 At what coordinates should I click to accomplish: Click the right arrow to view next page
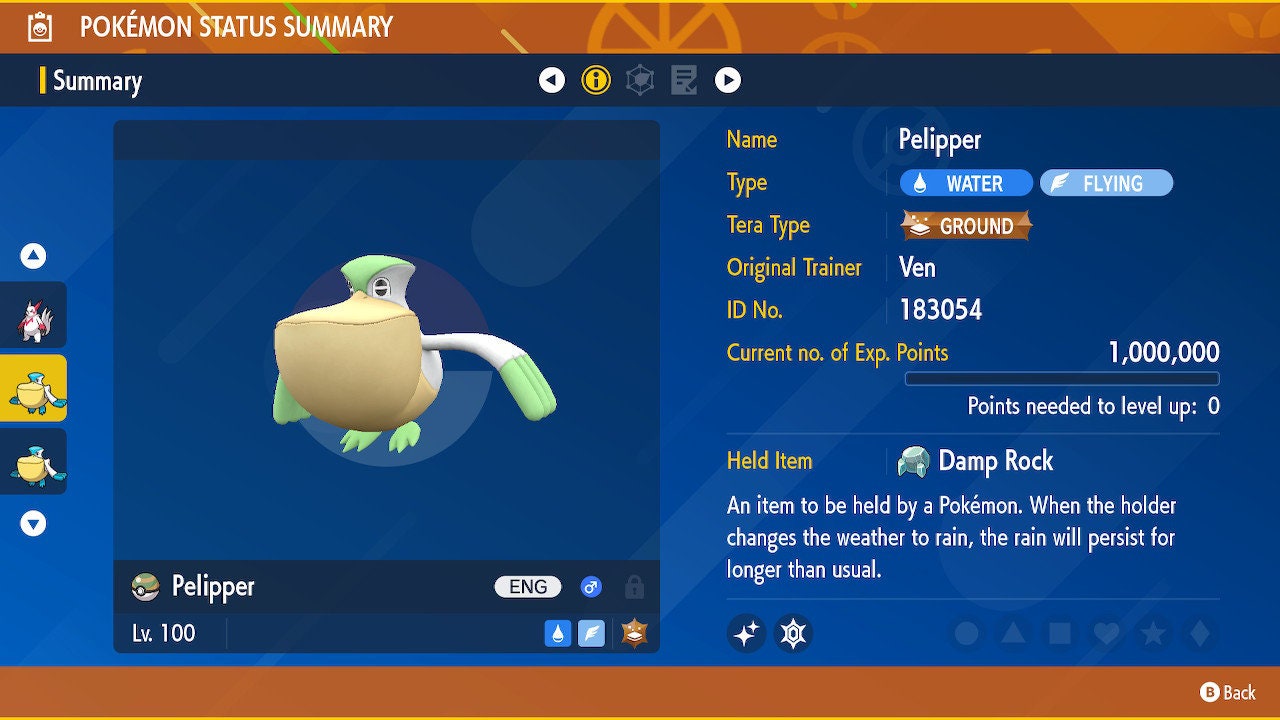click(728, 79)
